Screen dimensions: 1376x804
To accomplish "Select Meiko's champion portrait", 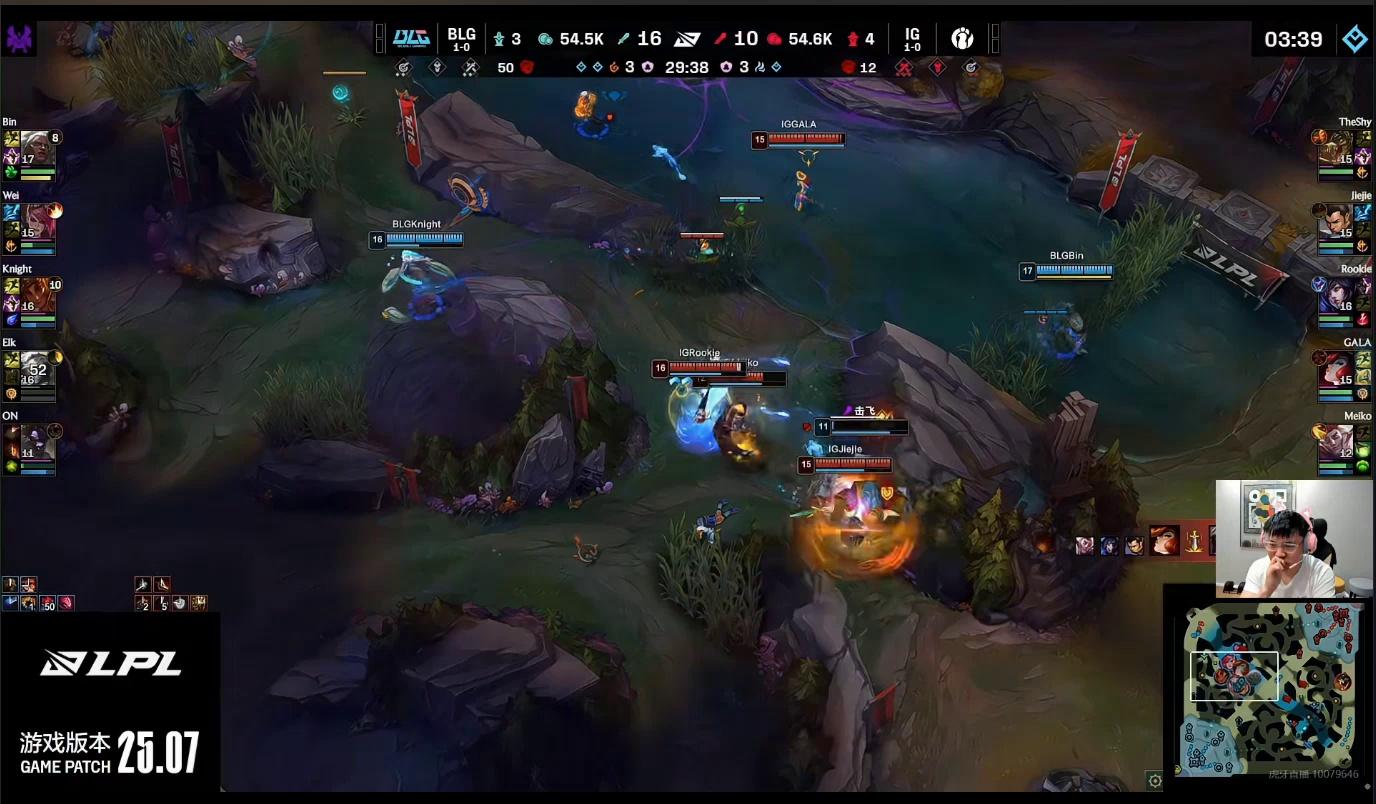I will (x=1336, y=441).
